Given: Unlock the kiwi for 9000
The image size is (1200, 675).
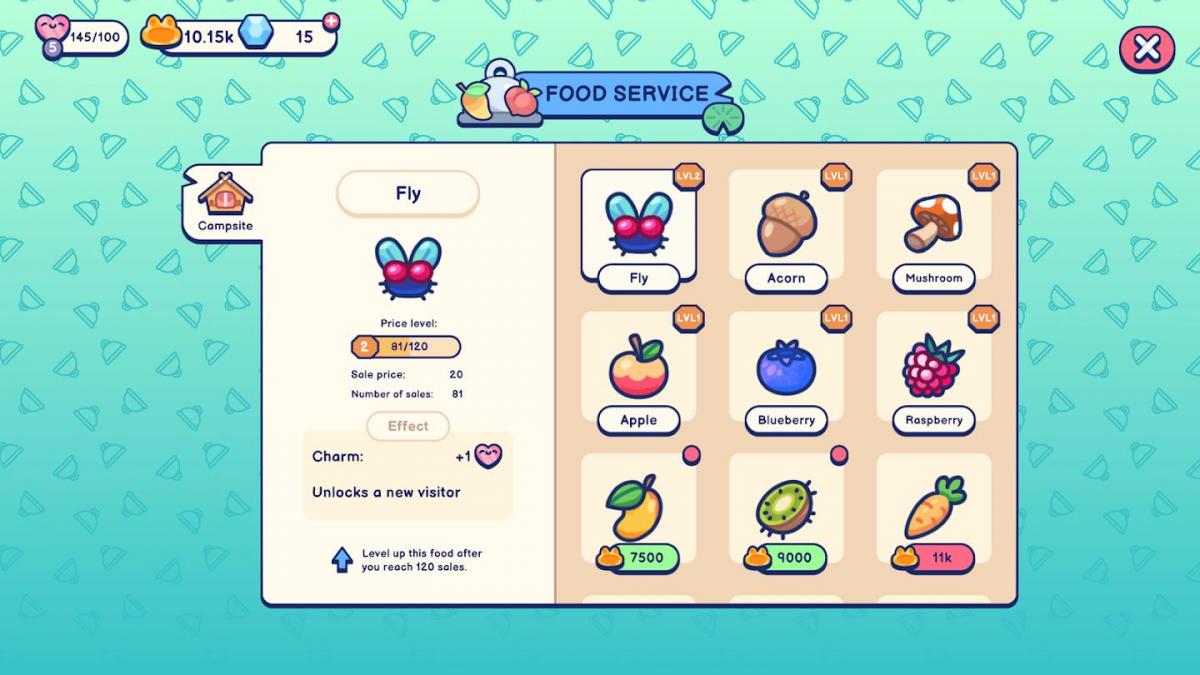Looking at the screenshot, I should (x=786, y=557).
